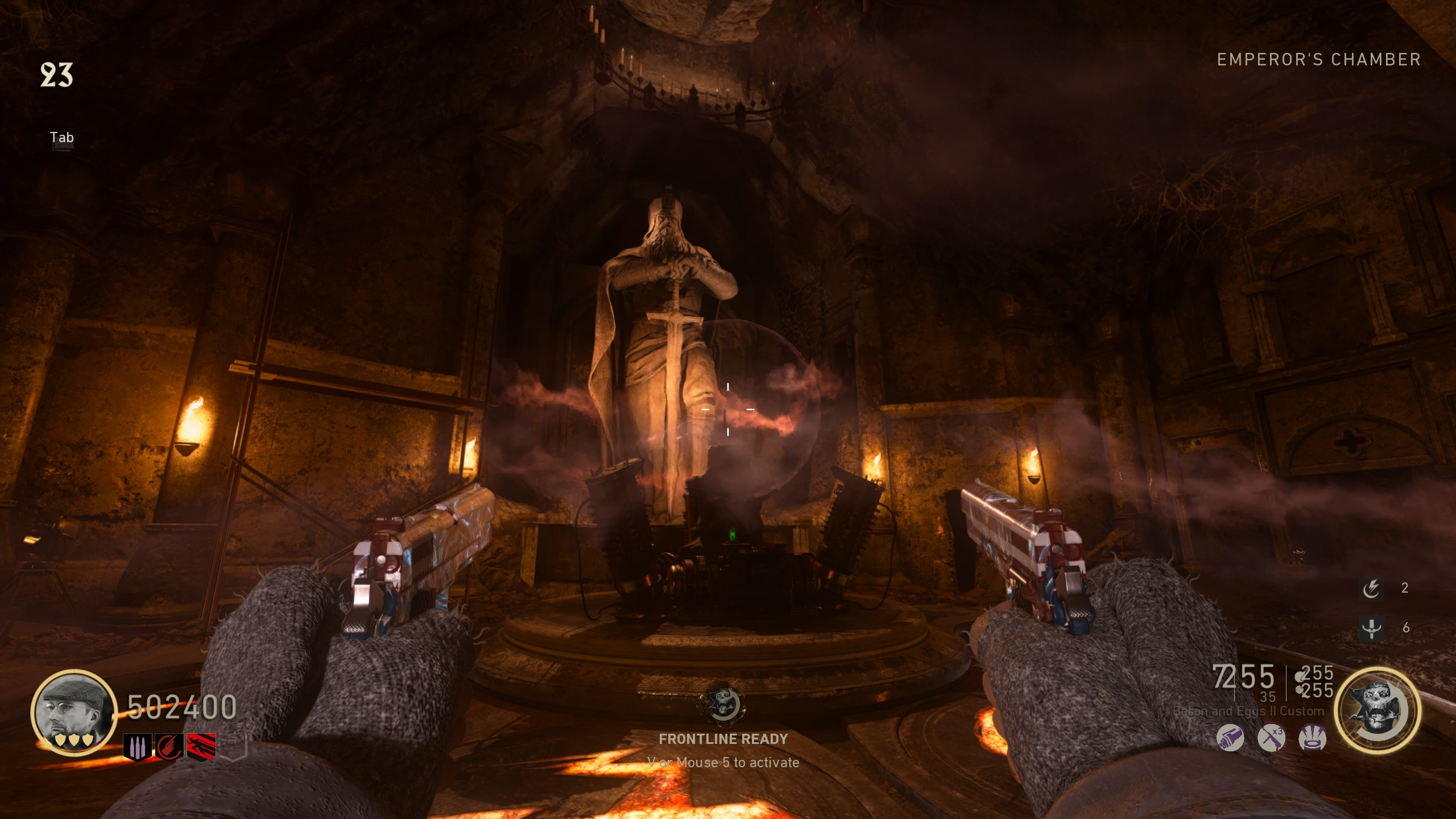Select the lightning bolt equipment icon
The height and width of the screenshot is (819, 1456).
click(1371, 589)
